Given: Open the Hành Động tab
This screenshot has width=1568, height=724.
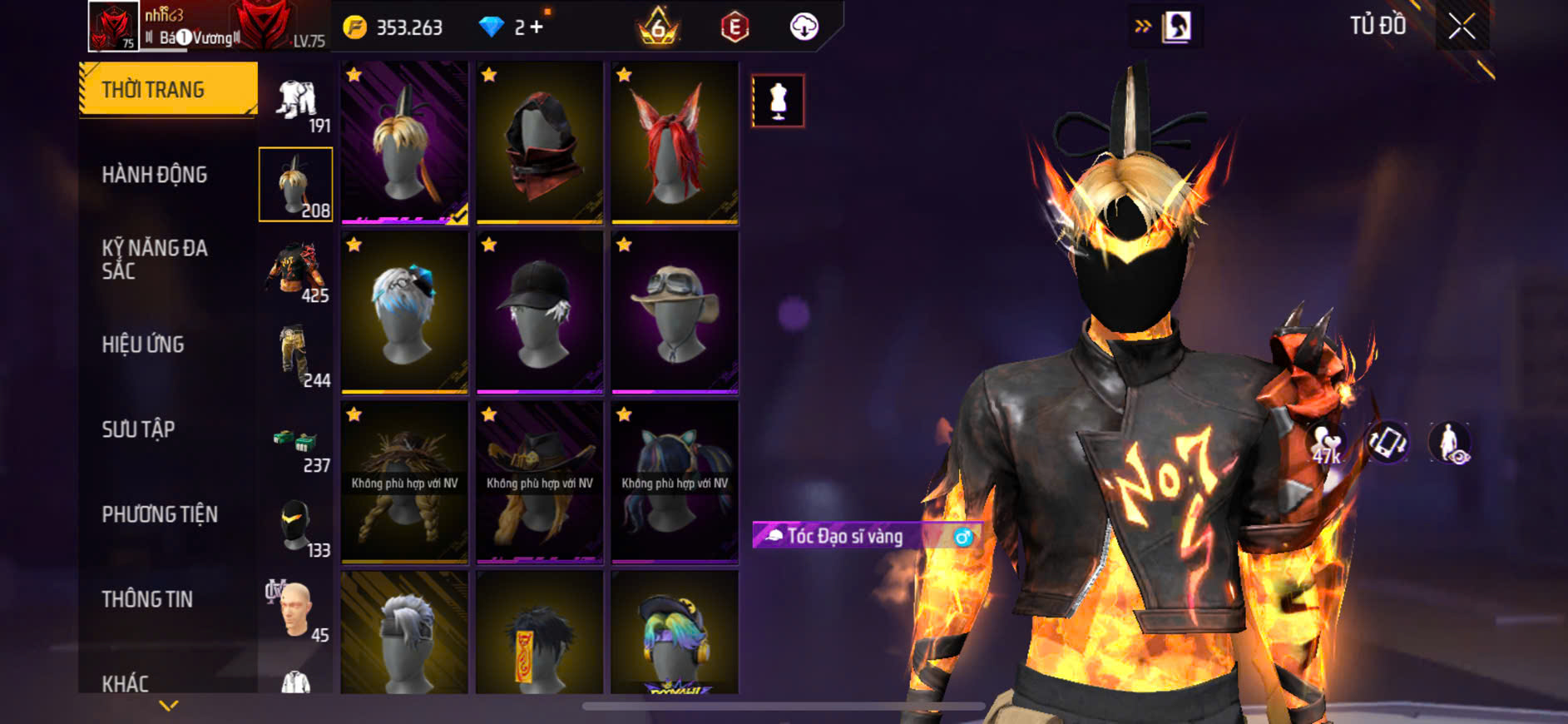Looking at the screenshot, I should click(x=155, y=175).
